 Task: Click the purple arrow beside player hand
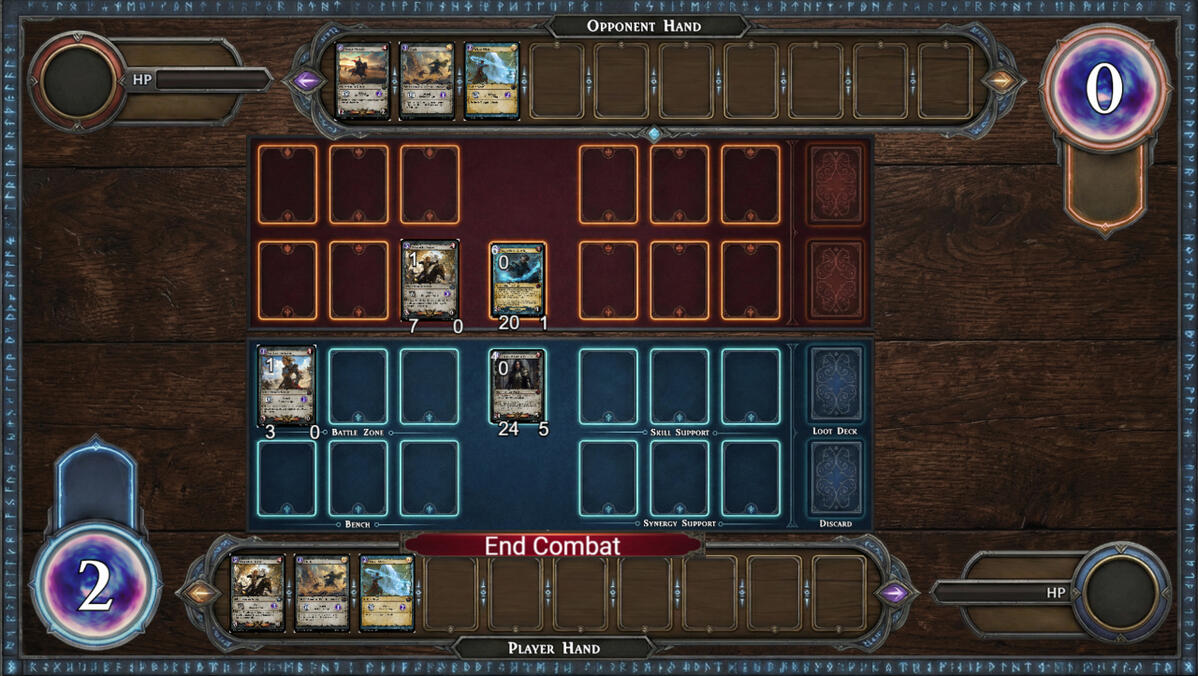893,593
